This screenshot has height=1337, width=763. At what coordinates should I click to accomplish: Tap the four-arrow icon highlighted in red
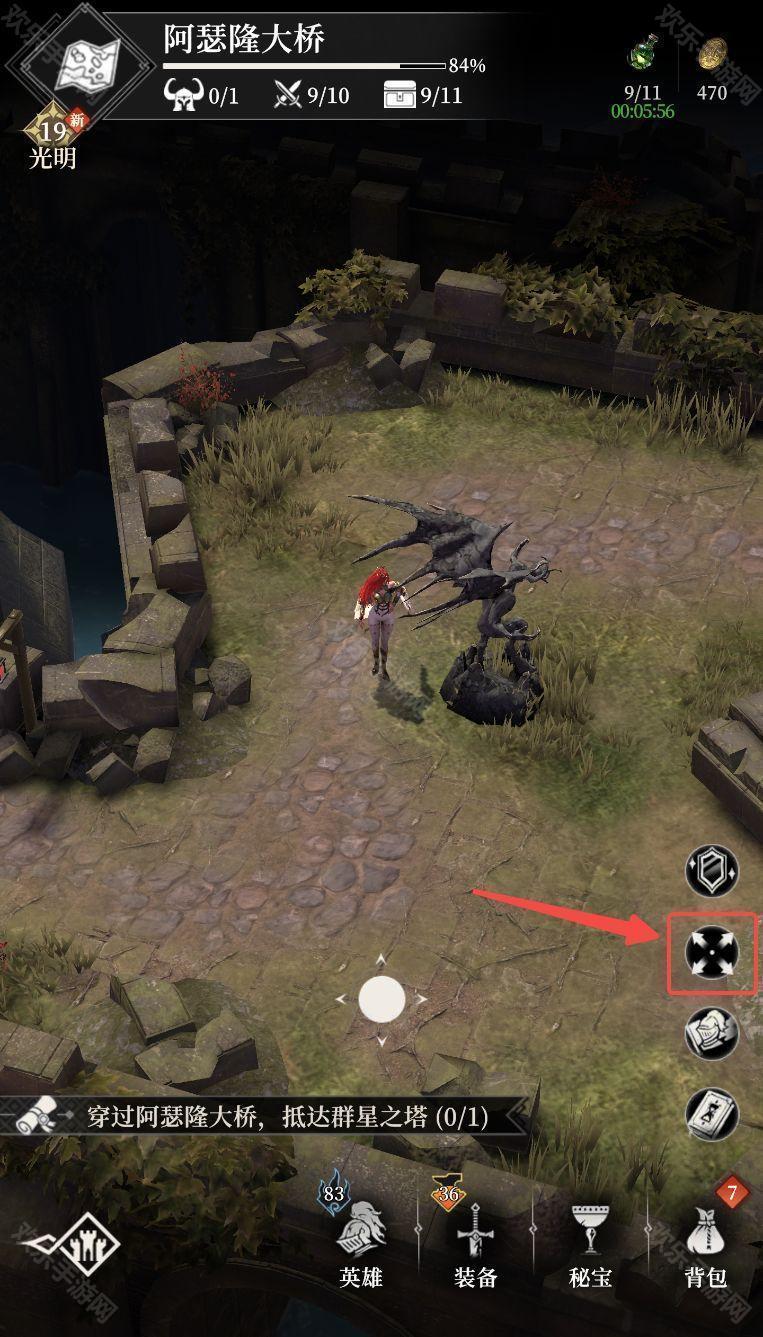coord(711,953)
